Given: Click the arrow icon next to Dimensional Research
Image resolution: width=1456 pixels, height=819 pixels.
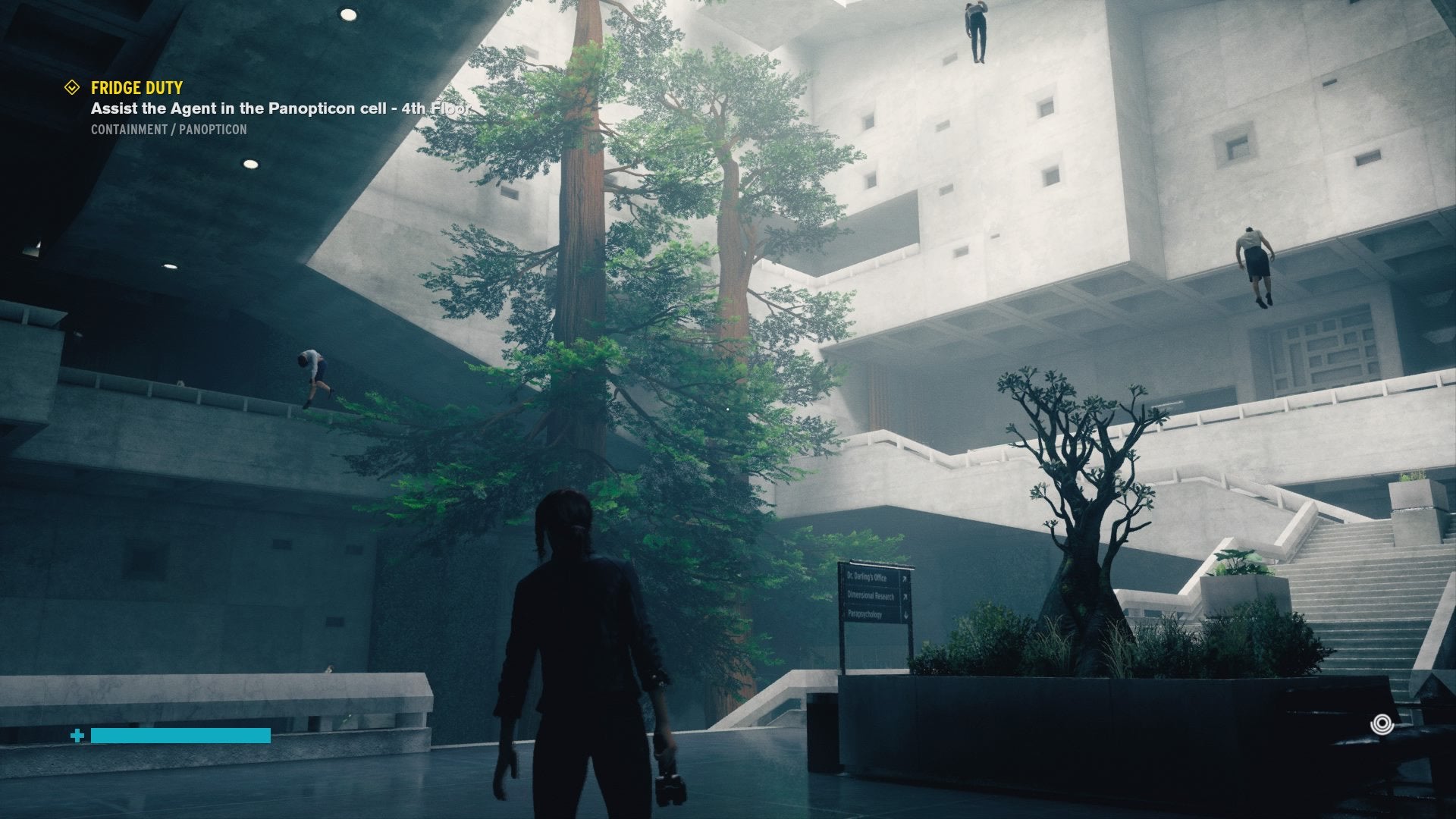Looking at the screenshot, I should [x=905, y=596].
